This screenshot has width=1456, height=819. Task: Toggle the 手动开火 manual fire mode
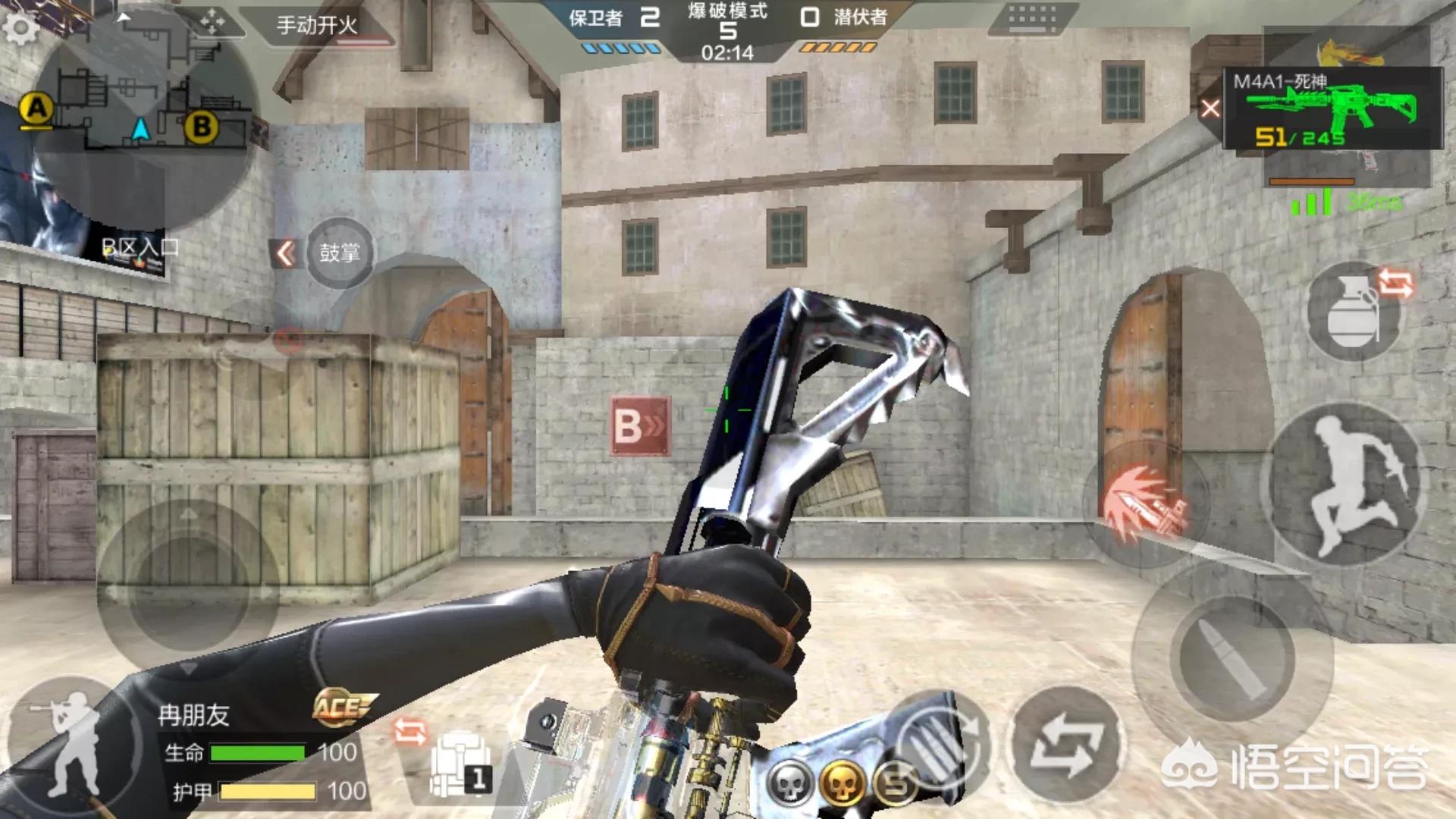point(317,26)
